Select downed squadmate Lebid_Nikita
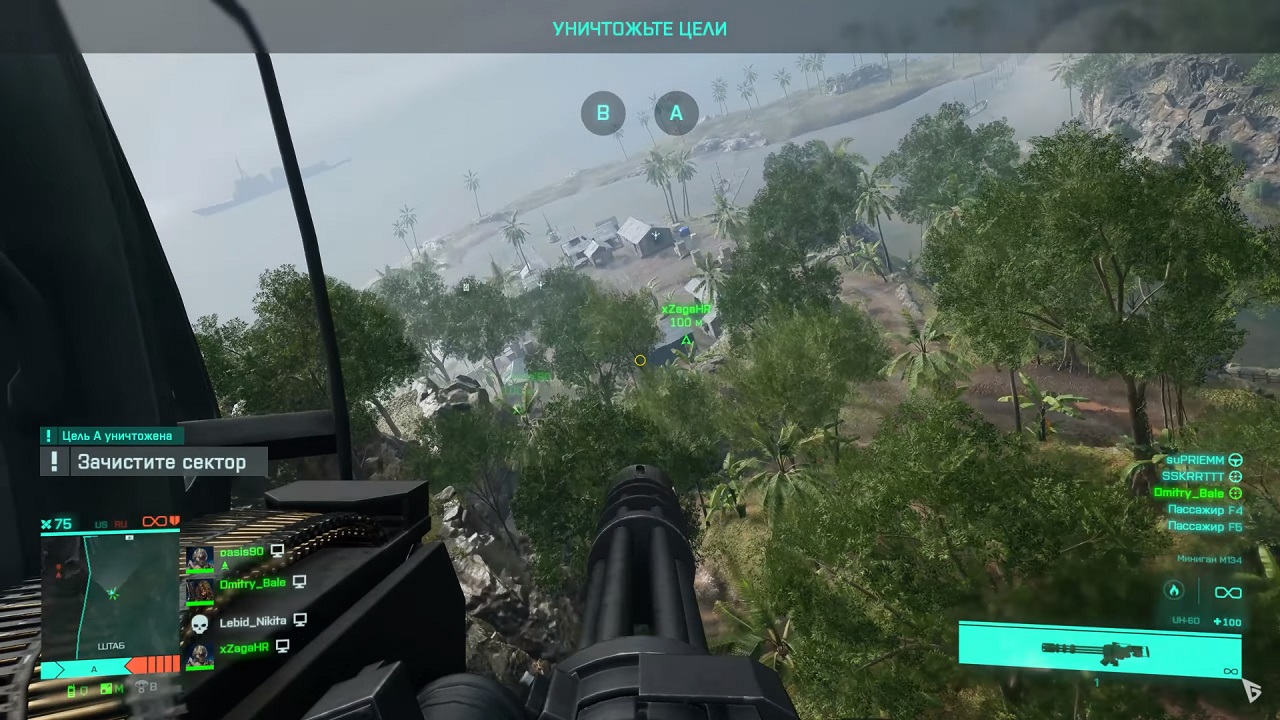 coord(252,621)
